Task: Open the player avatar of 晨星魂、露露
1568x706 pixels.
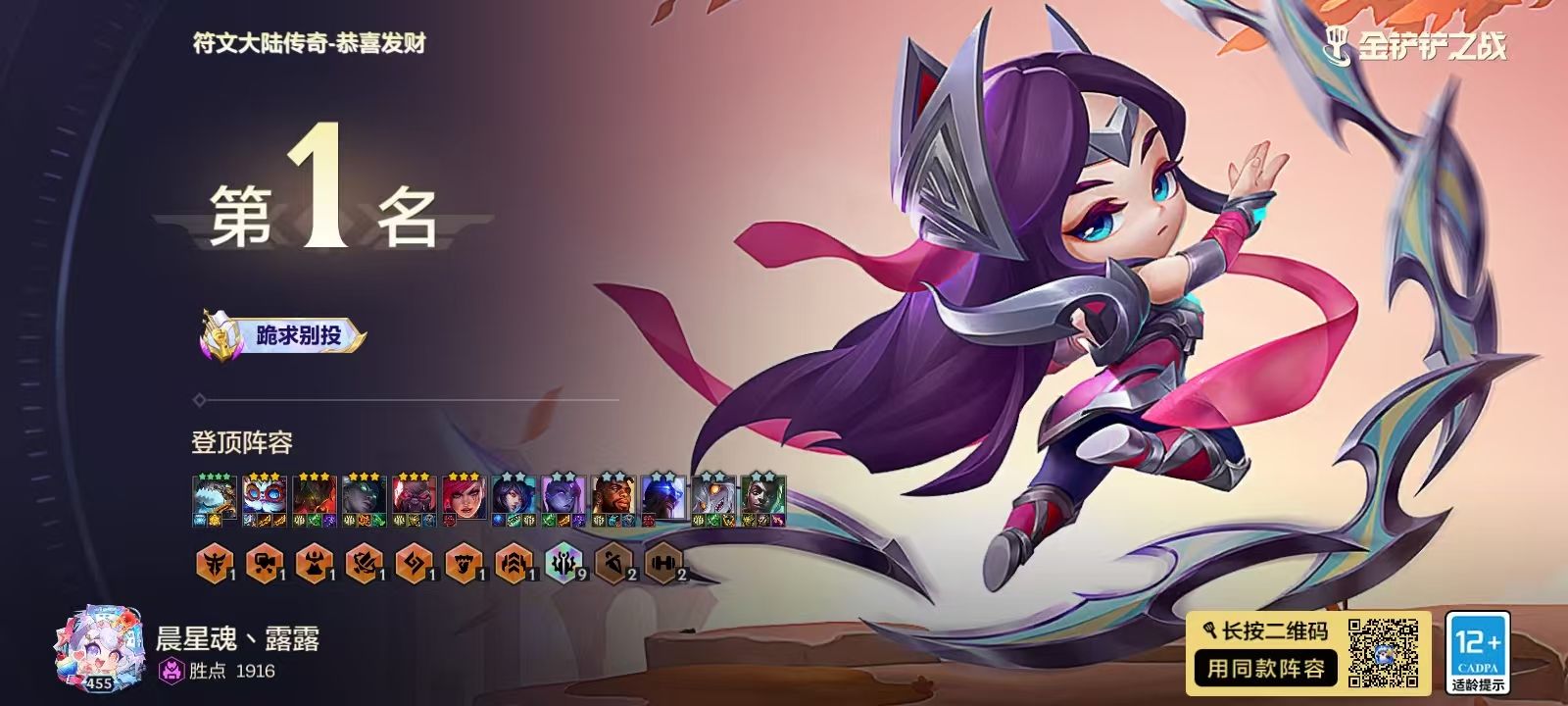Action: click(99, 649)
